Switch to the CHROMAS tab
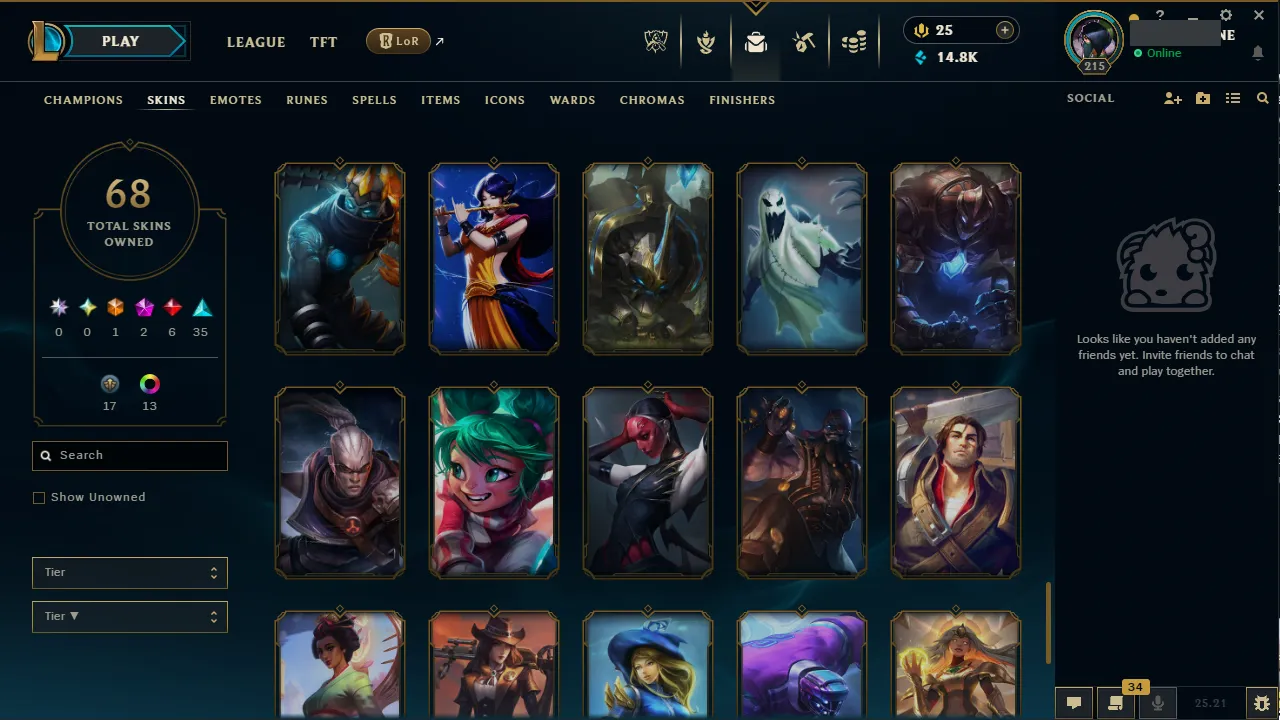1280x720 pixels. (652, 100)
